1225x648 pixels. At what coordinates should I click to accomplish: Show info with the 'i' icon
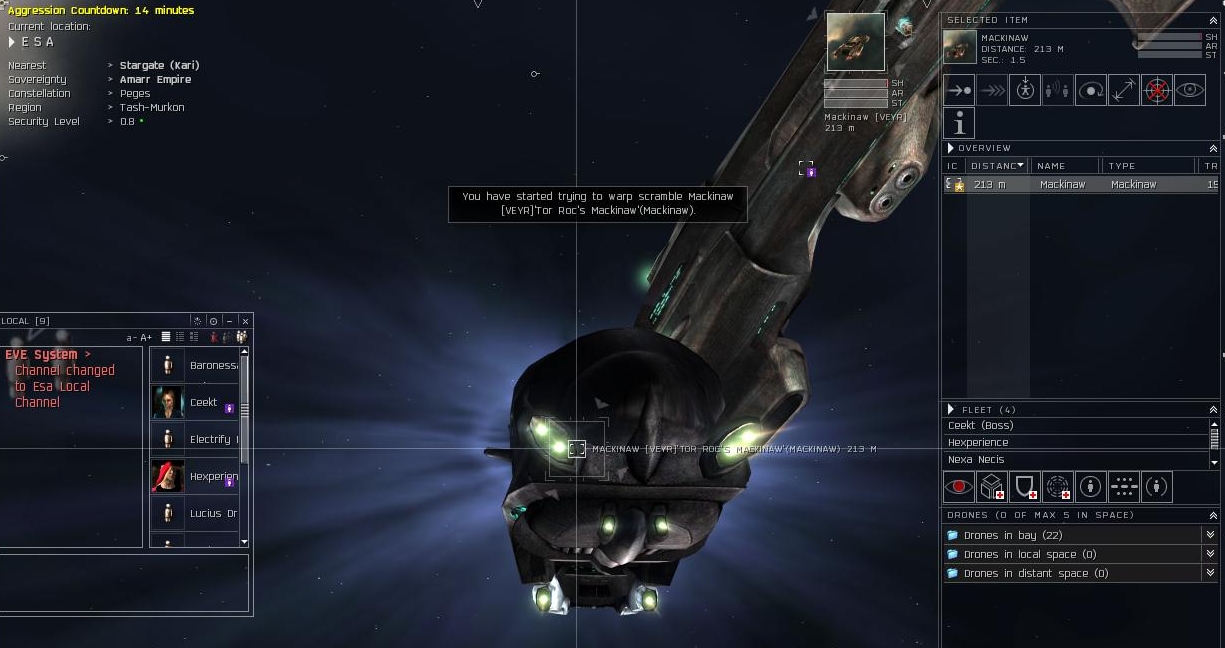[959, 123]
